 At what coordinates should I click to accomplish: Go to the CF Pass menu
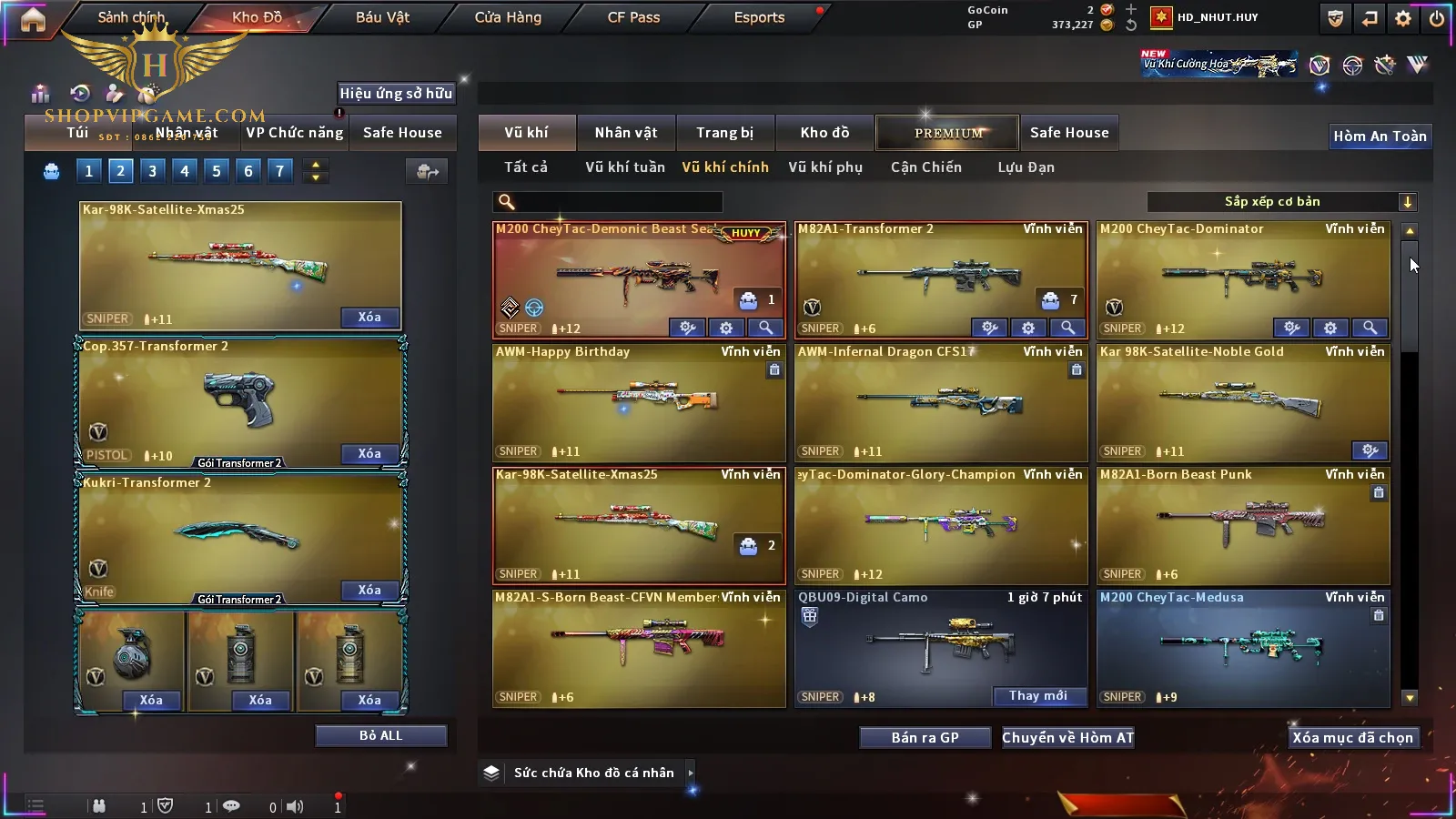pyautogui.click(x=633, y=17)
